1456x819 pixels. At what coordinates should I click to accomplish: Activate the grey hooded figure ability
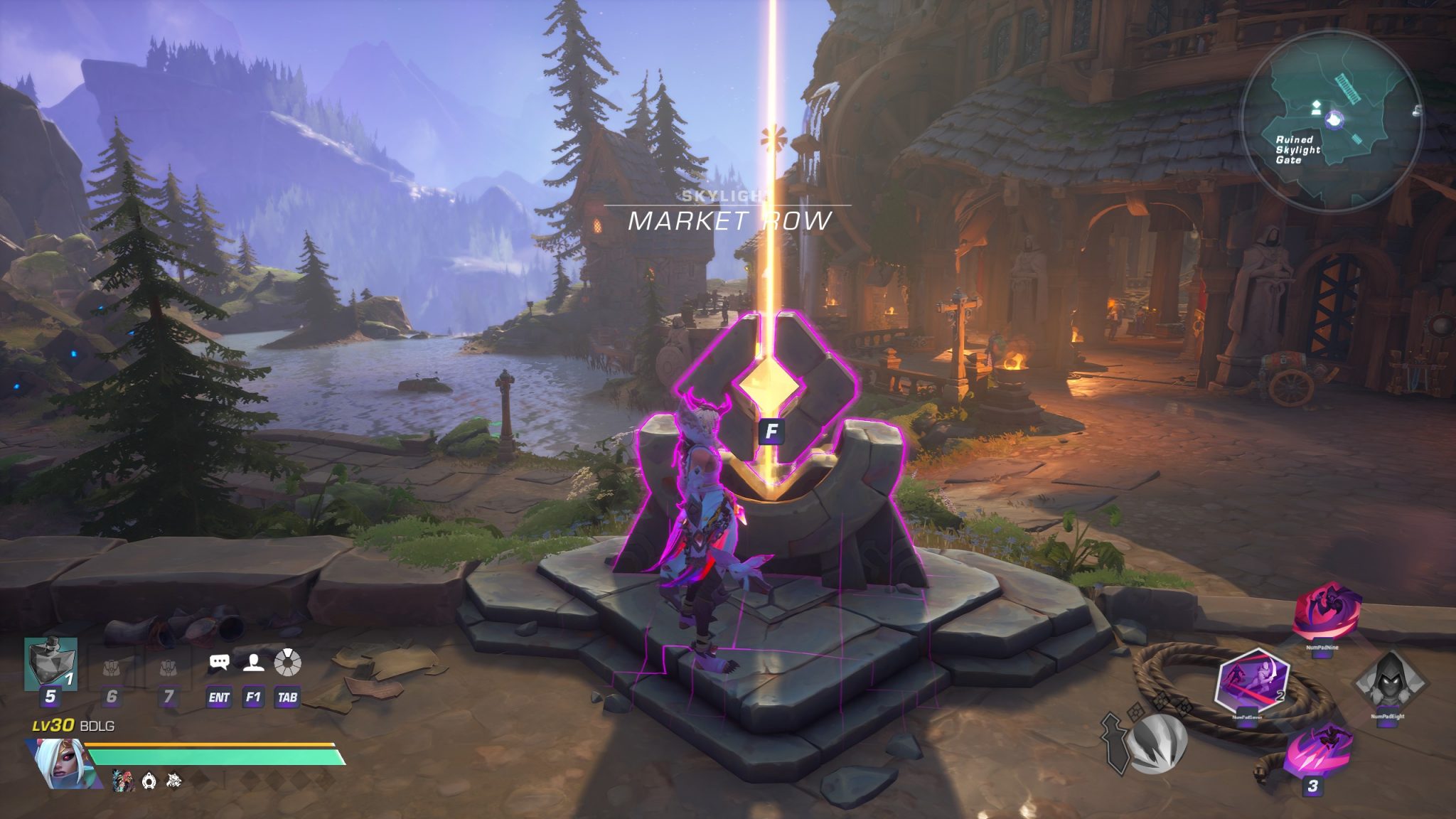pyautogui.click(x=1388, y=684)
